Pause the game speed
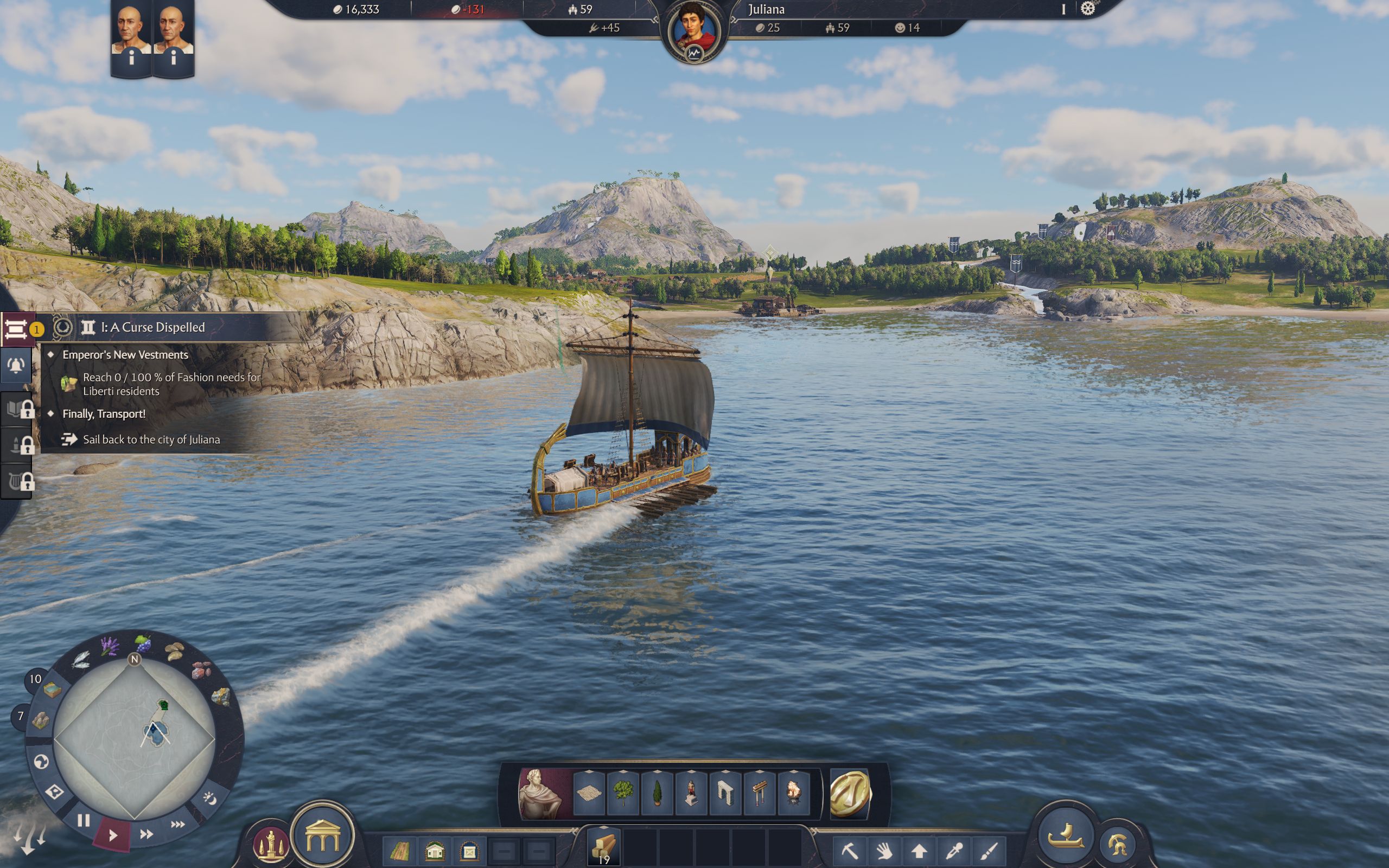1389x868 pixels. (84, 821)
